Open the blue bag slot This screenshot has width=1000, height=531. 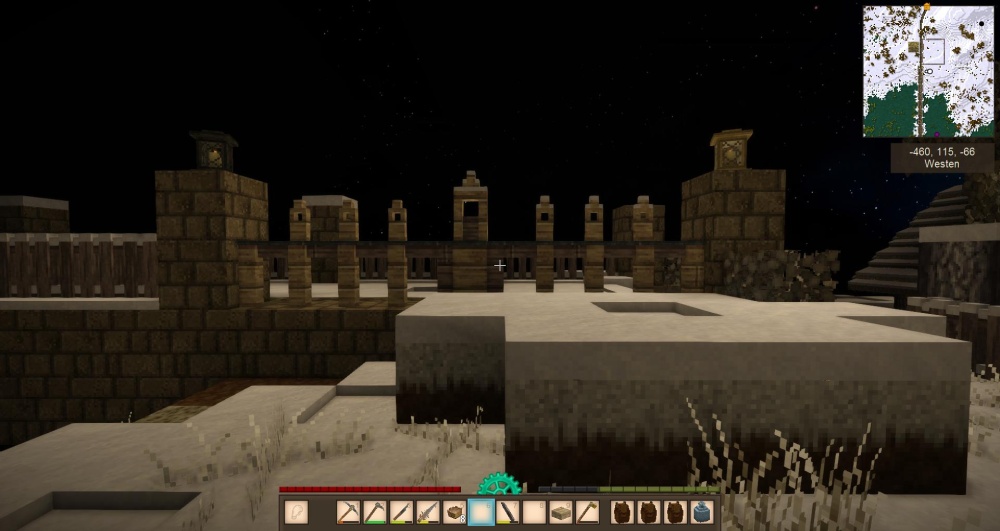point(702,512)
